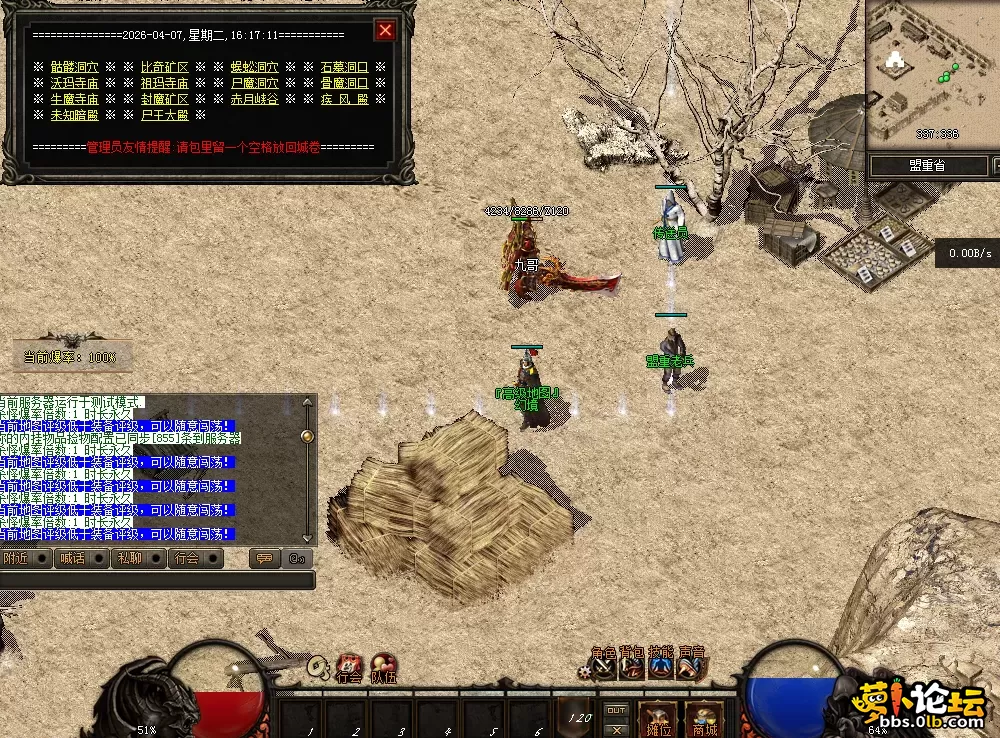Close the teleport destination panel
Image resolution: width=1000 pixels, height=738 pixels.
pyautogui.click(x=385, y=30)
